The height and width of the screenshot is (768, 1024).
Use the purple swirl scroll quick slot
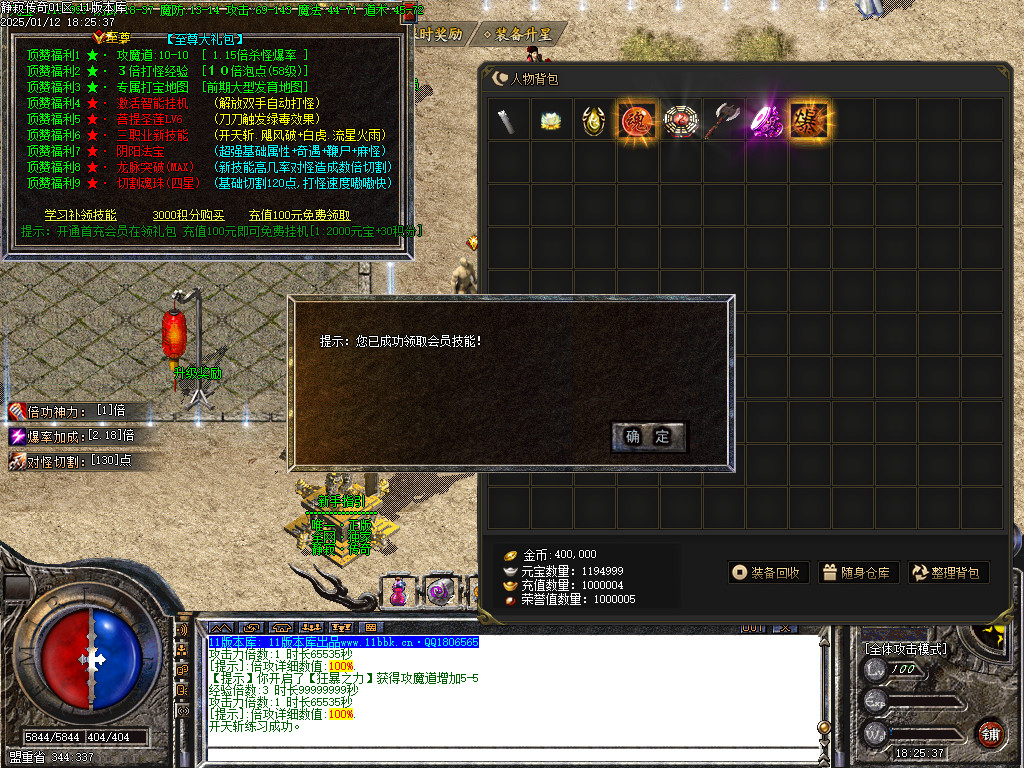[x=438, y=592]
